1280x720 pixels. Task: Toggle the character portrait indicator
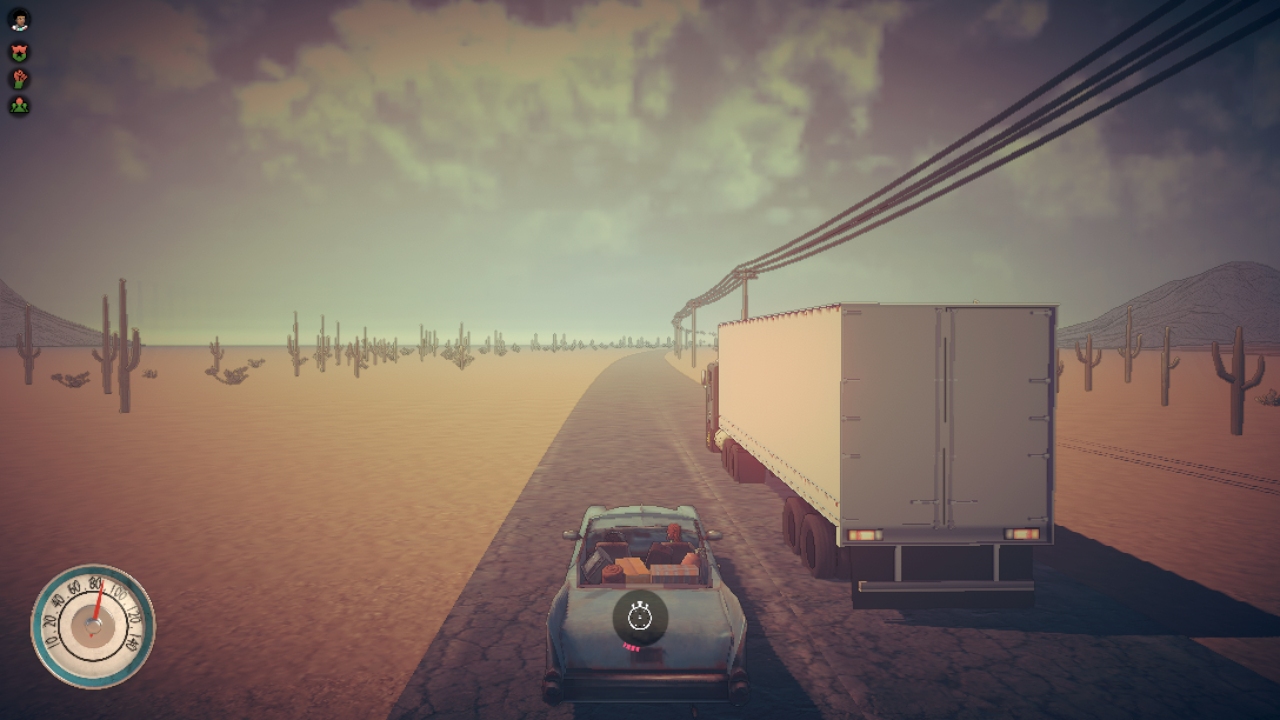click(x=19, y=19)
